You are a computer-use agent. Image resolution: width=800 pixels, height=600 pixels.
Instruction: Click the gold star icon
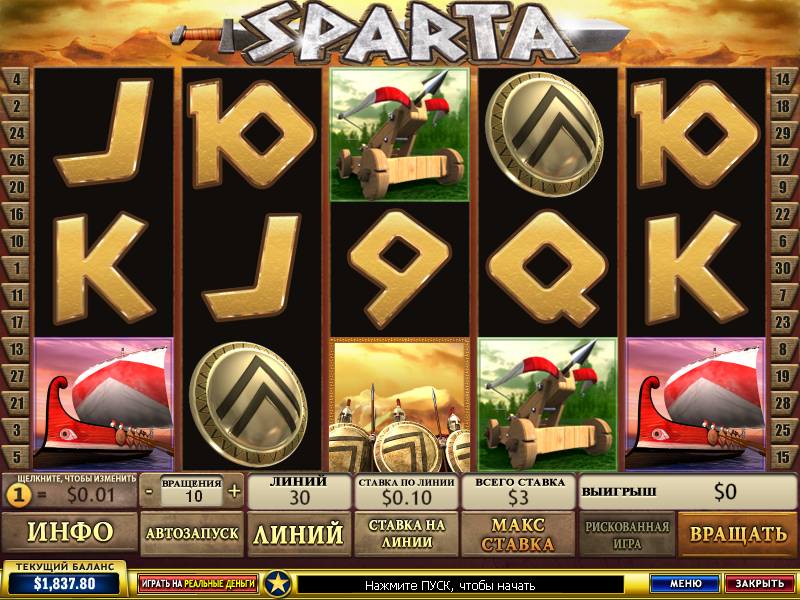click(279, 582)
